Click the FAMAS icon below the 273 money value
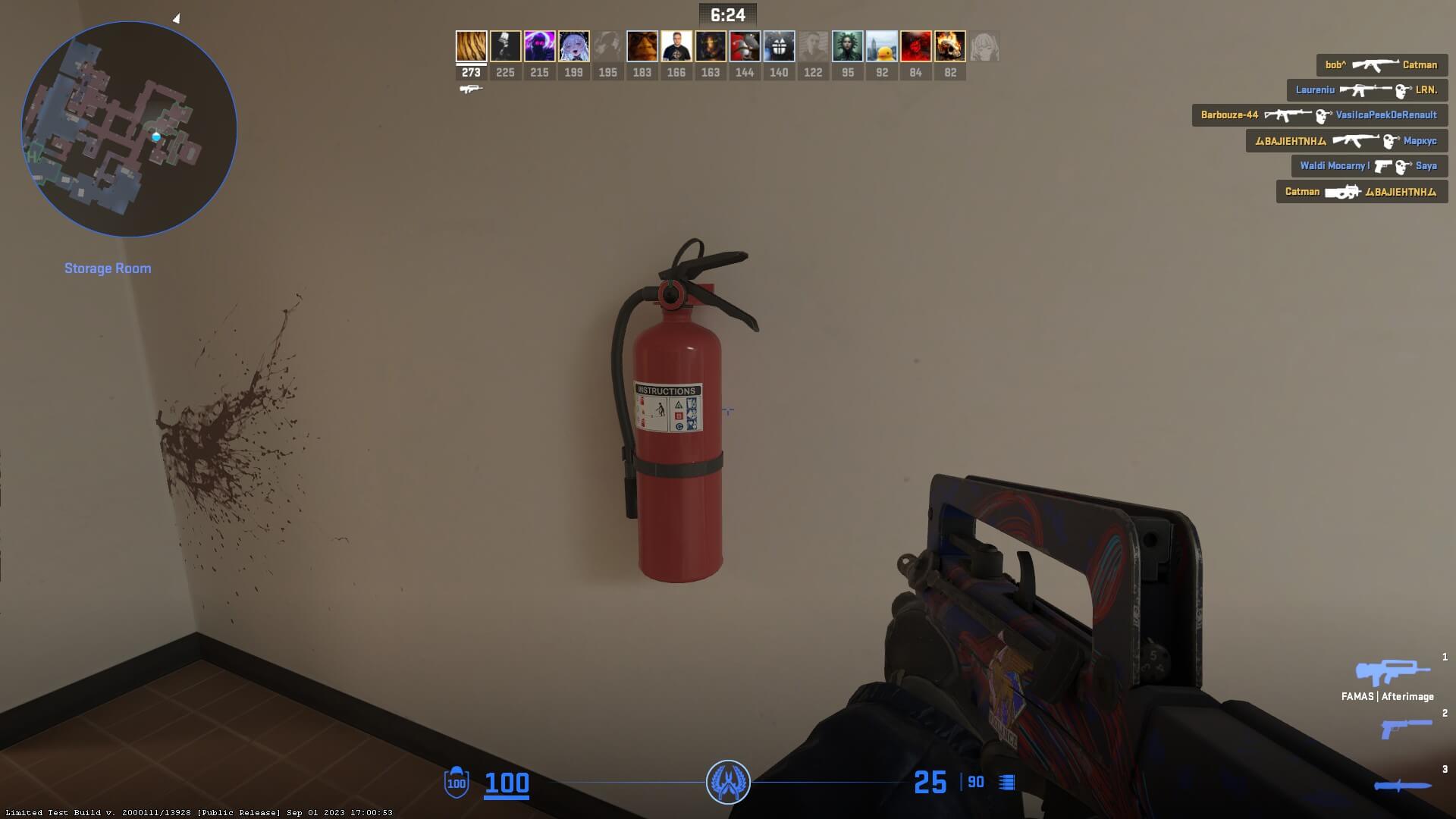Image resolution: width=1456 pixels, height=819 pixels. [471, 88]
